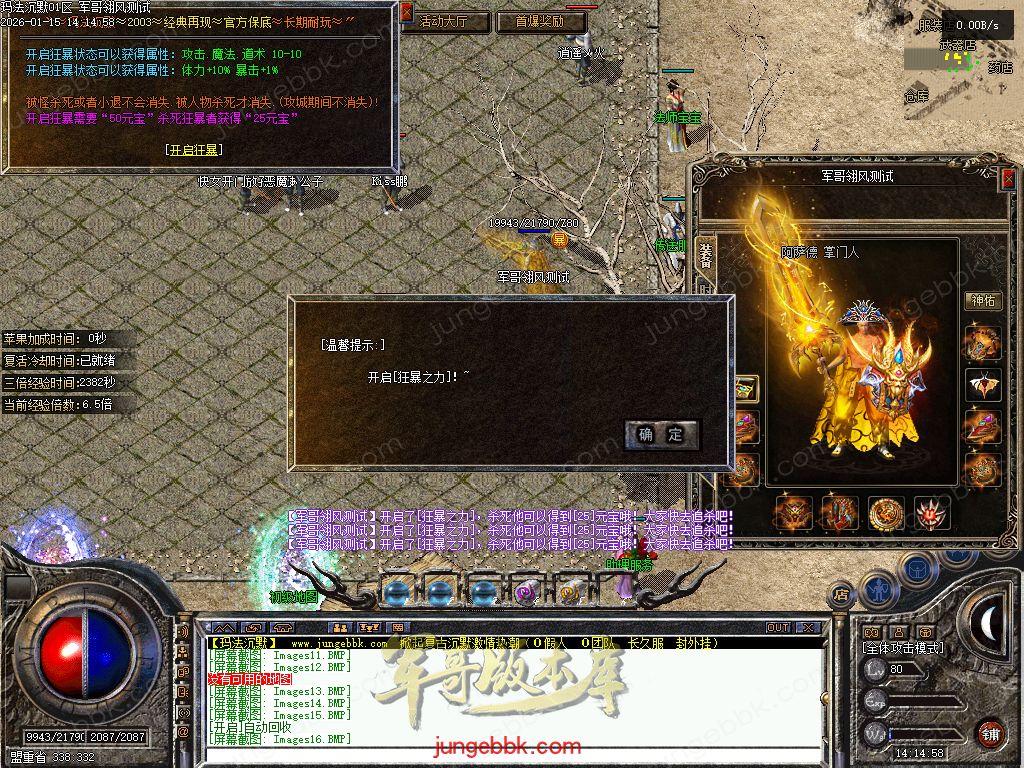
Task: Click the 开启狂暴 link in the info panel
Action: click(x=194, y=150)
